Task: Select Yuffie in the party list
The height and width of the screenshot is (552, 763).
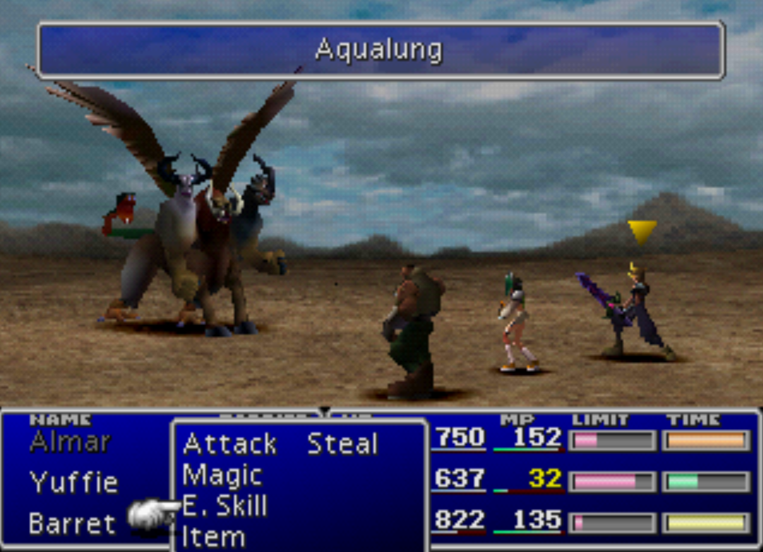Action: pyautogui.click(x=74, y=483)
